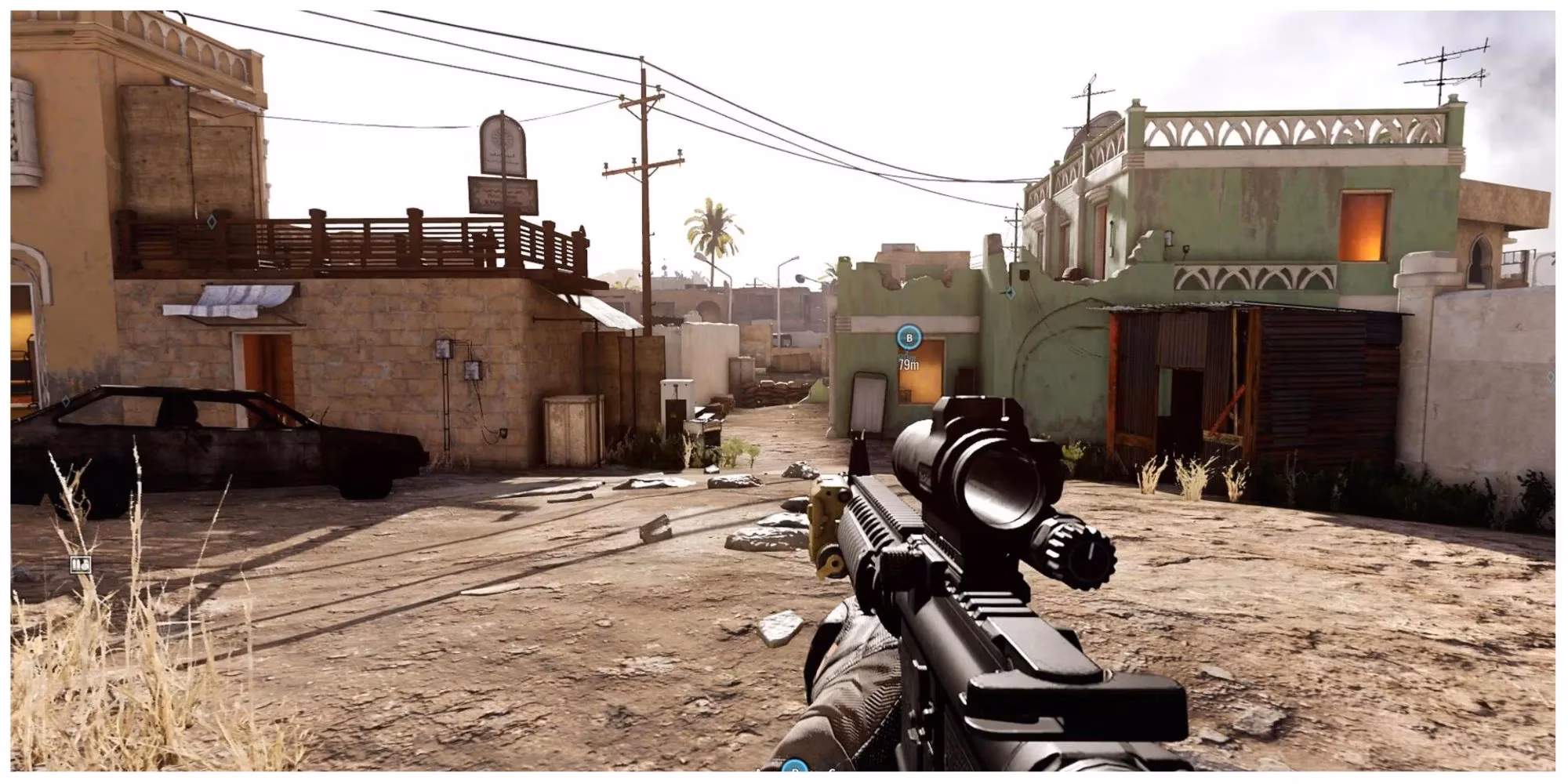Click the cyan diamond marker on the balcony
This screenshot has height=784, width=1568.
coord(212,223)
